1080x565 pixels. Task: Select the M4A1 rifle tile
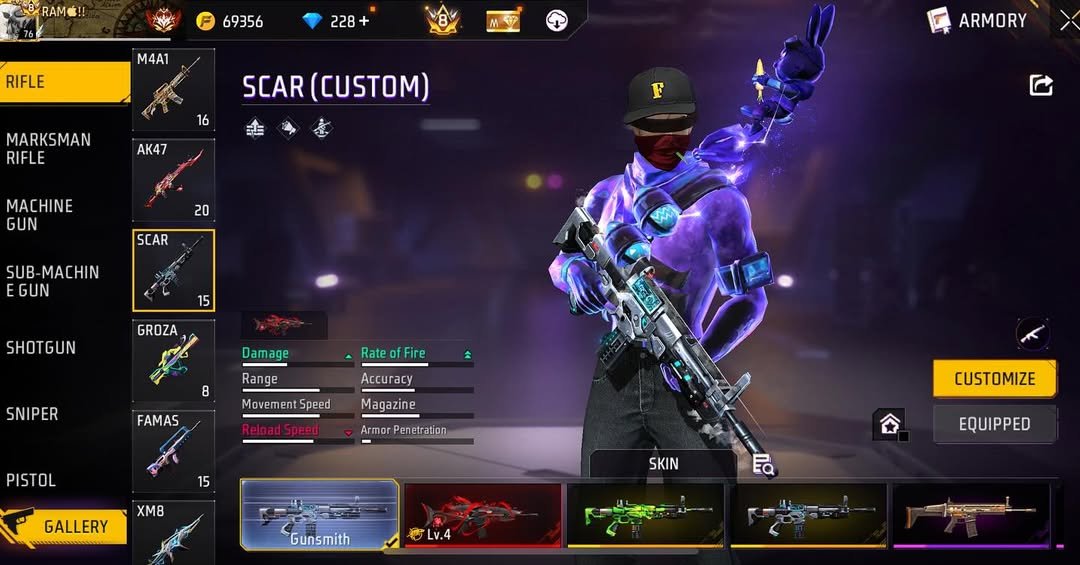[x=173, y=90]
